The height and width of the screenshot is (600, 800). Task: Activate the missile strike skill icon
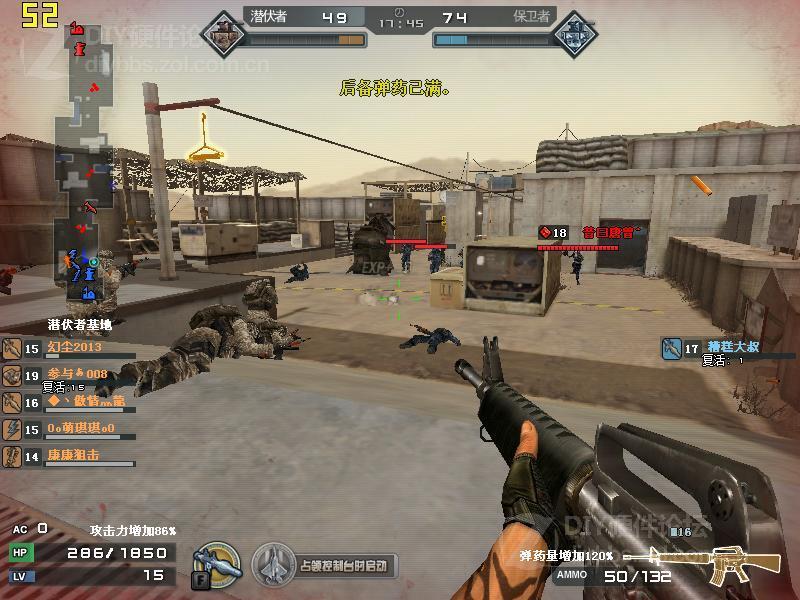coord(215,565)
